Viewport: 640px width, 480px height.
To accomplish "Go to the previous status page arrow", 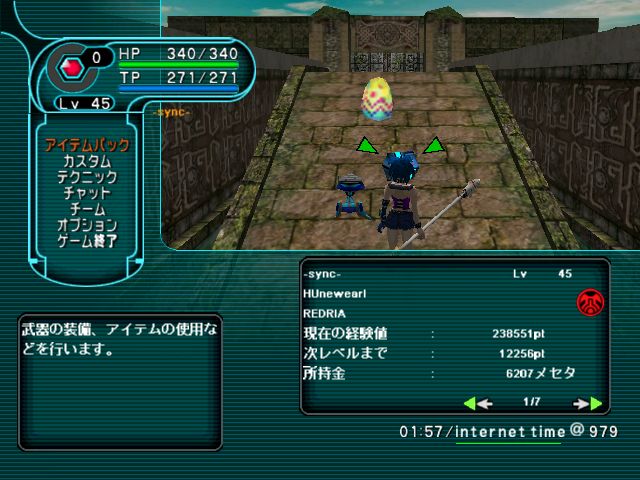I will pos(477,403).
